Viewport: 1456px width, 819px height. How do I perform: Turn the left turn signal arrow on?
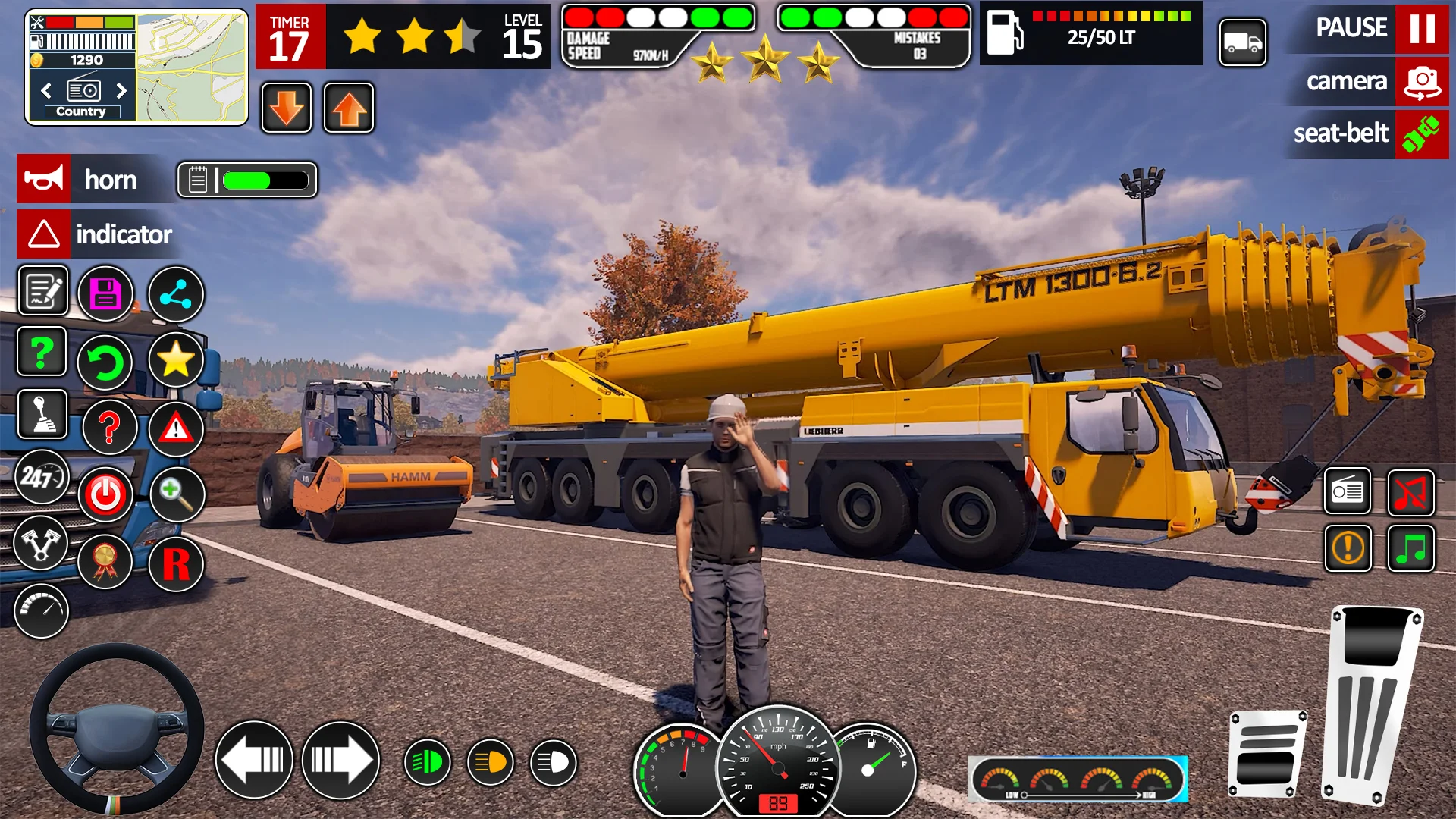click(254, 760)
